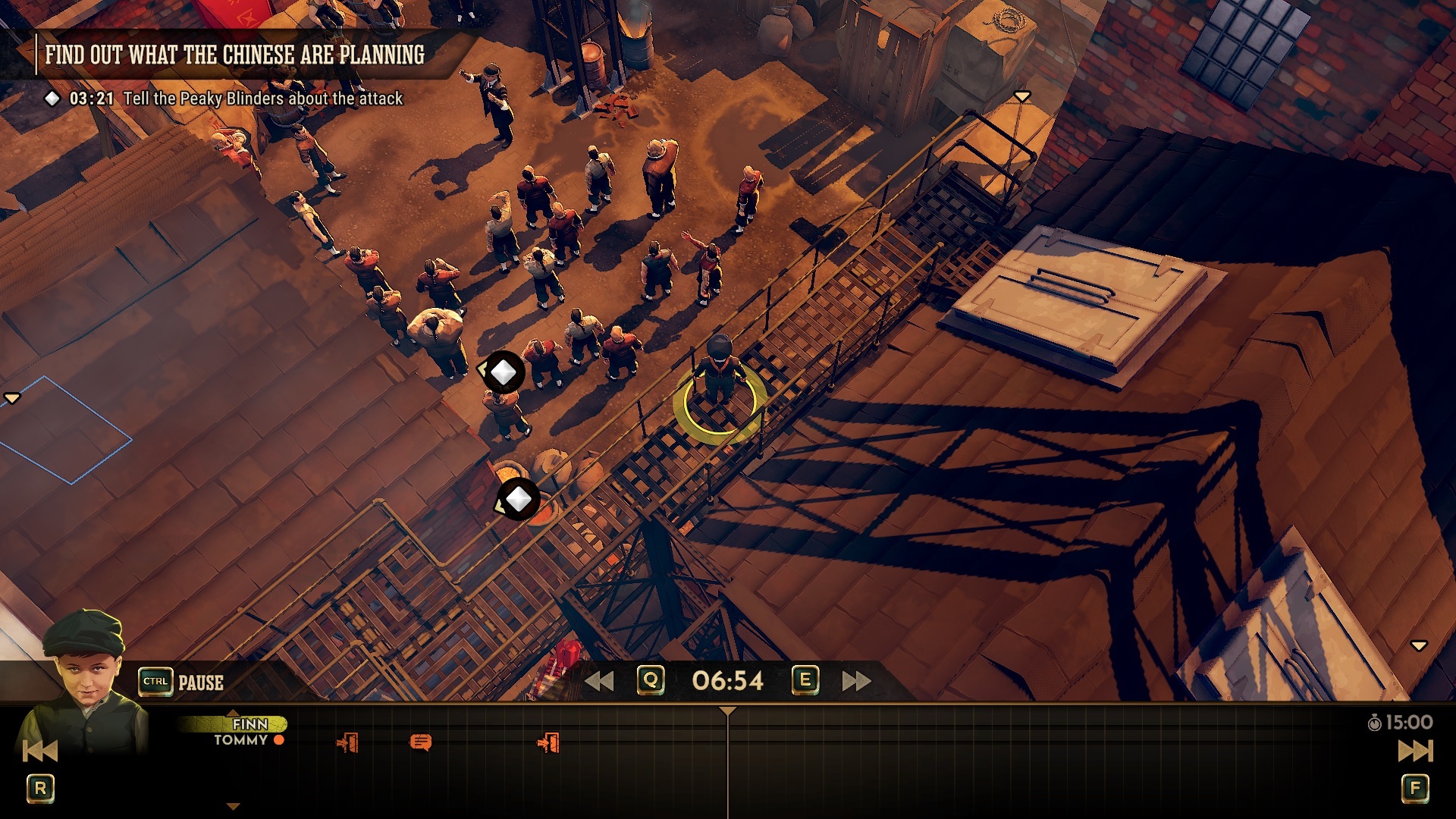
Task: Rewind the timeline with the double-left arrows
Action: pos(599,681)
